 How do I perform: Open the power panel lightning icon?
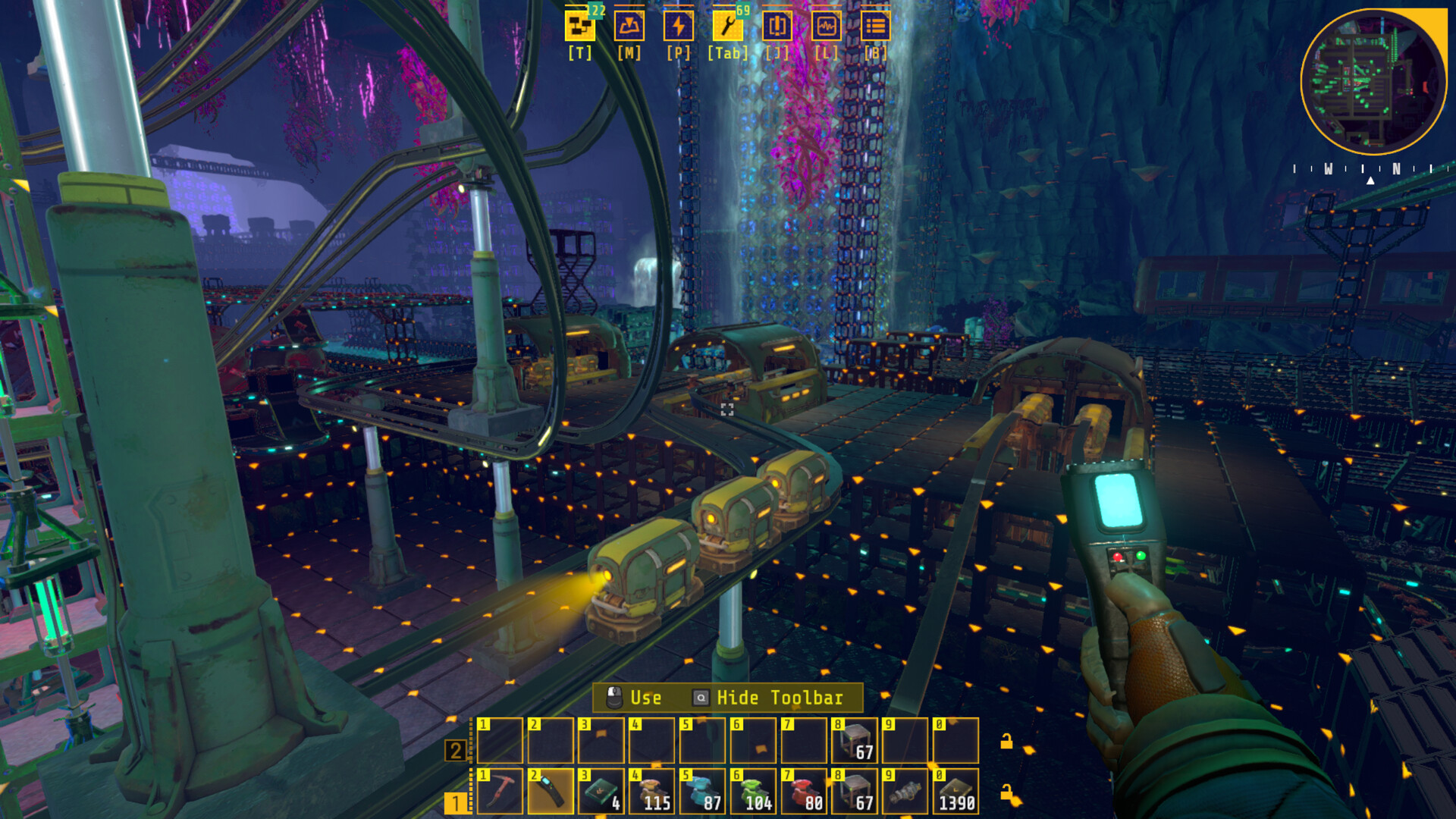pyautogui.click(x=678, y=25)
